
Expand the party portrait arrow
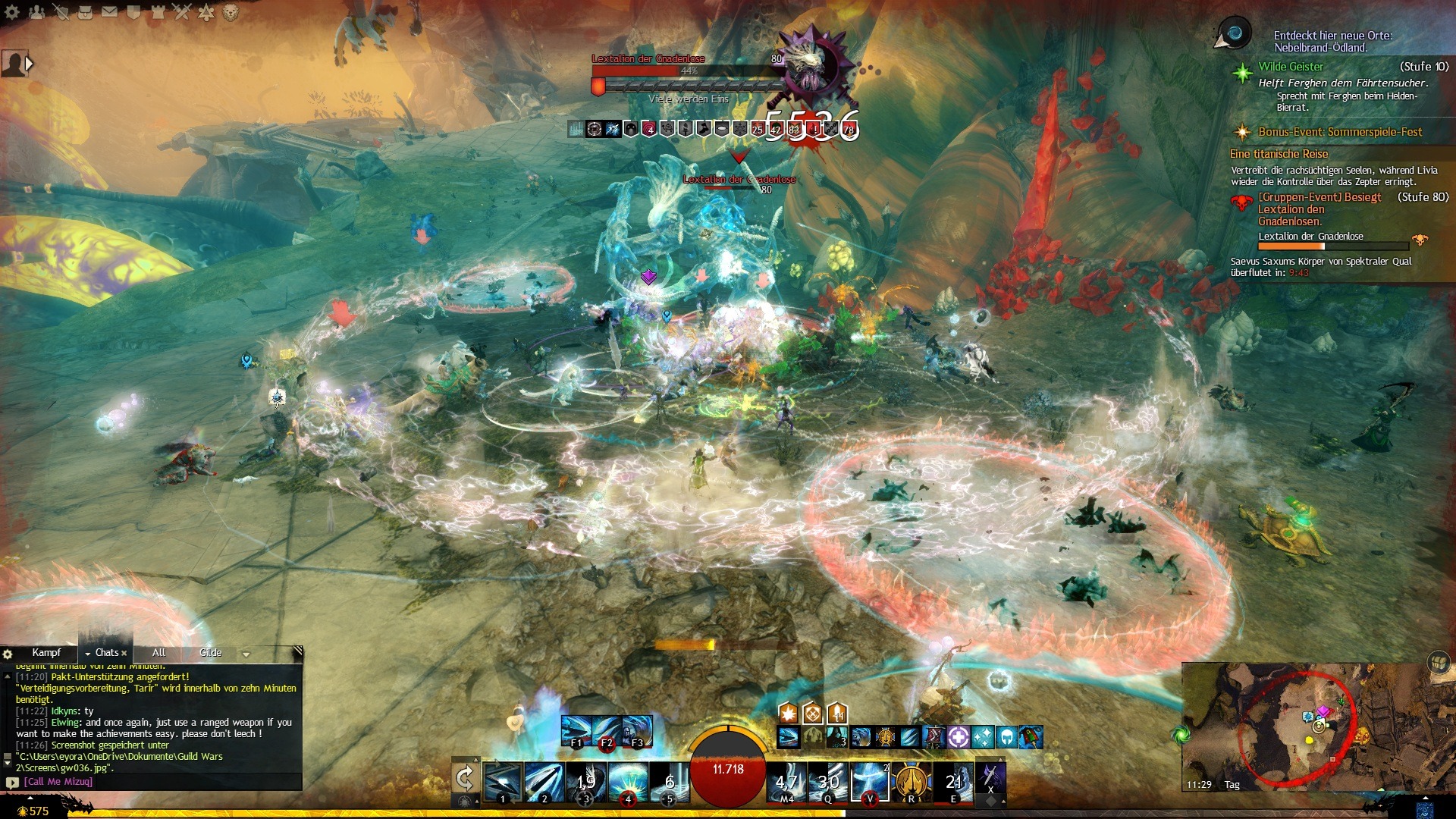[x=30, y=64]
